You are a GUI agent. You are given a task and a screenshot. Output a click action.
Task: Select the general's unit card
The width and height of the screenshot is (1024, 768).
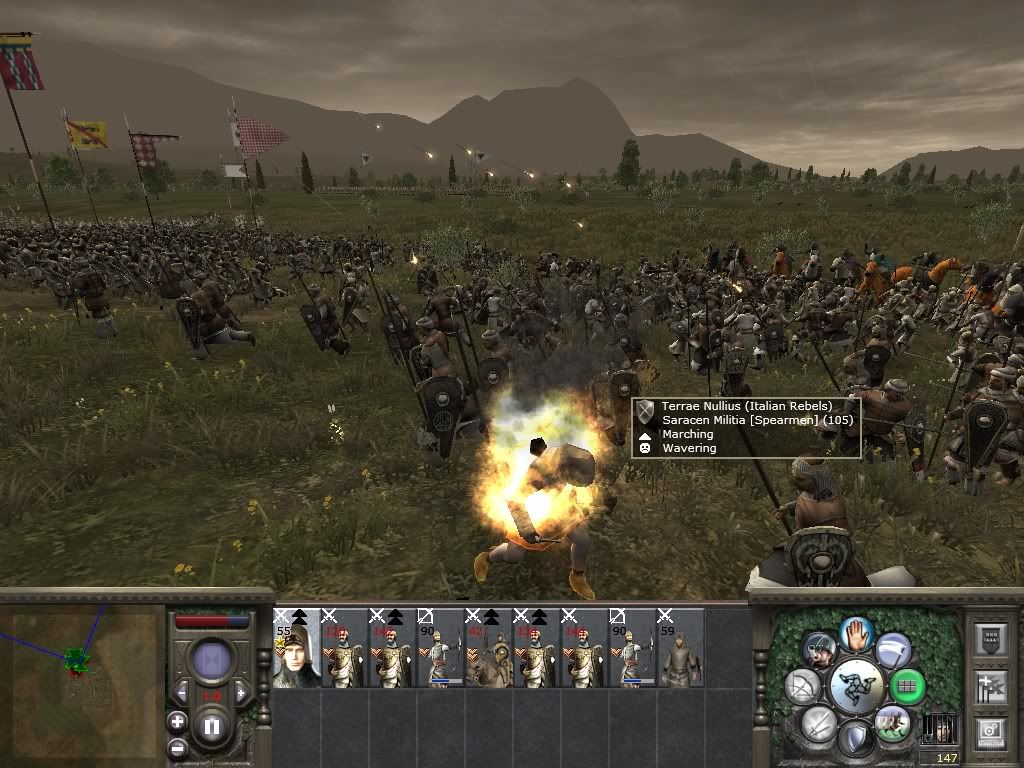coord(297,648)
